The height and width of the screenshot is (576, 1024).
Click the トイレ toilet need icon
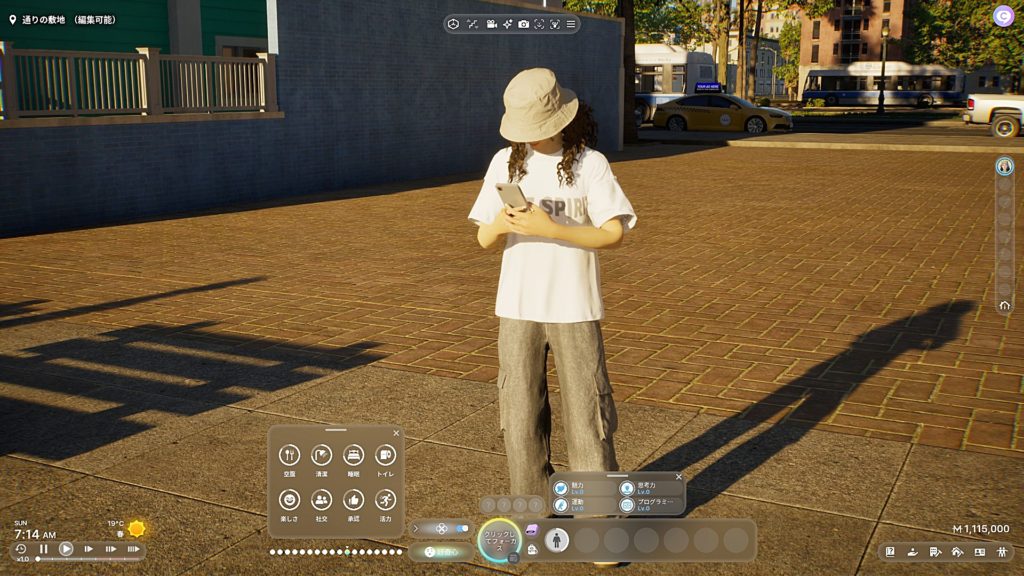coord(385,455)
